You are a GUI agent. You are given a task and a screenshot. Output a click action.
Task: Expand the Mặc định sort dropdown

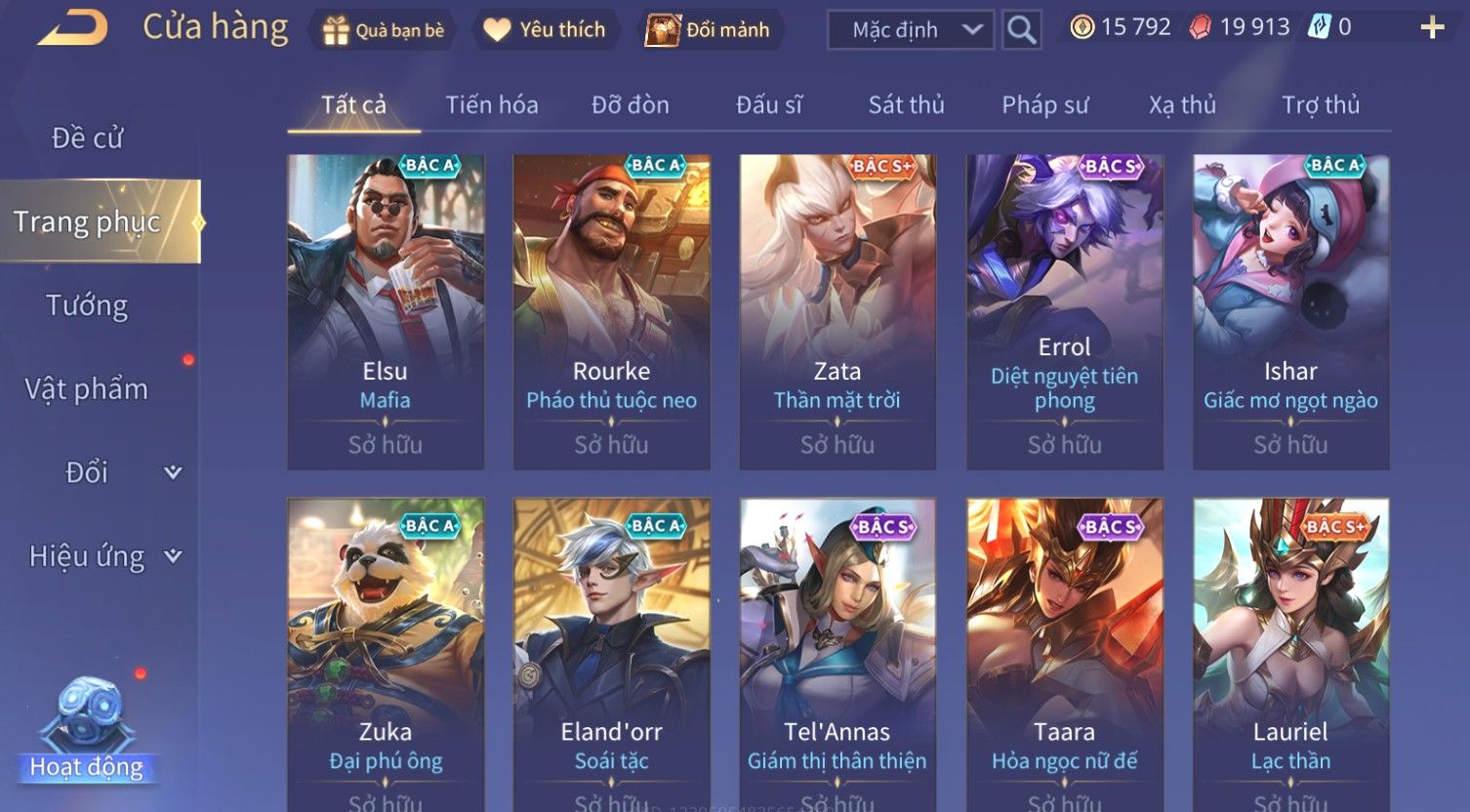coord(910,30)
